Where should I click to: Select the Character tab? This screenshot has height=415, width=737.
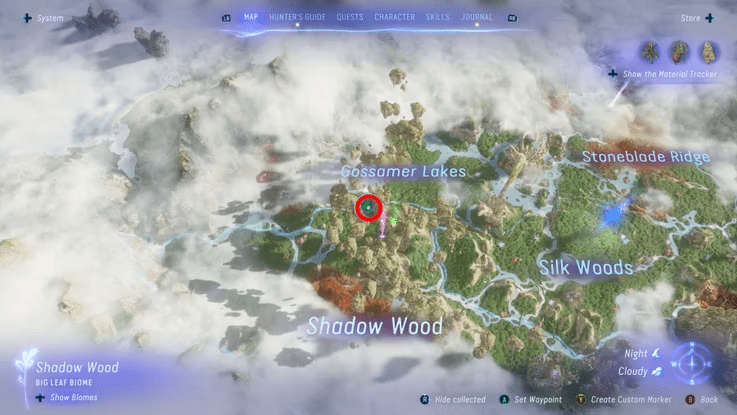coord(395,17)
